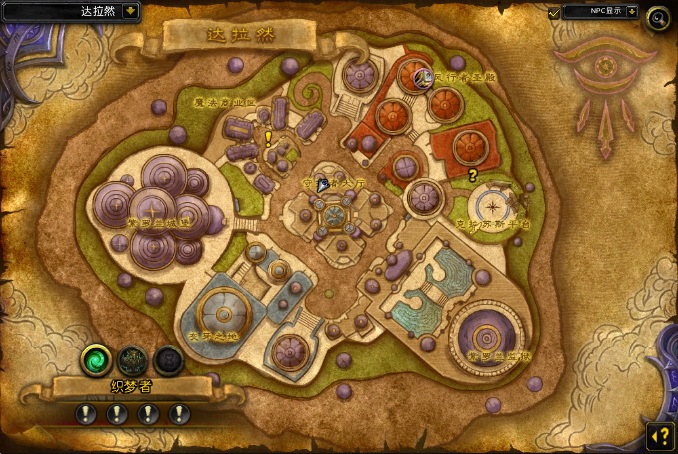Open the yellow question mark help button
Image resolution: width=678 pixels, height=454 pixels.
(x=659, y=435)
